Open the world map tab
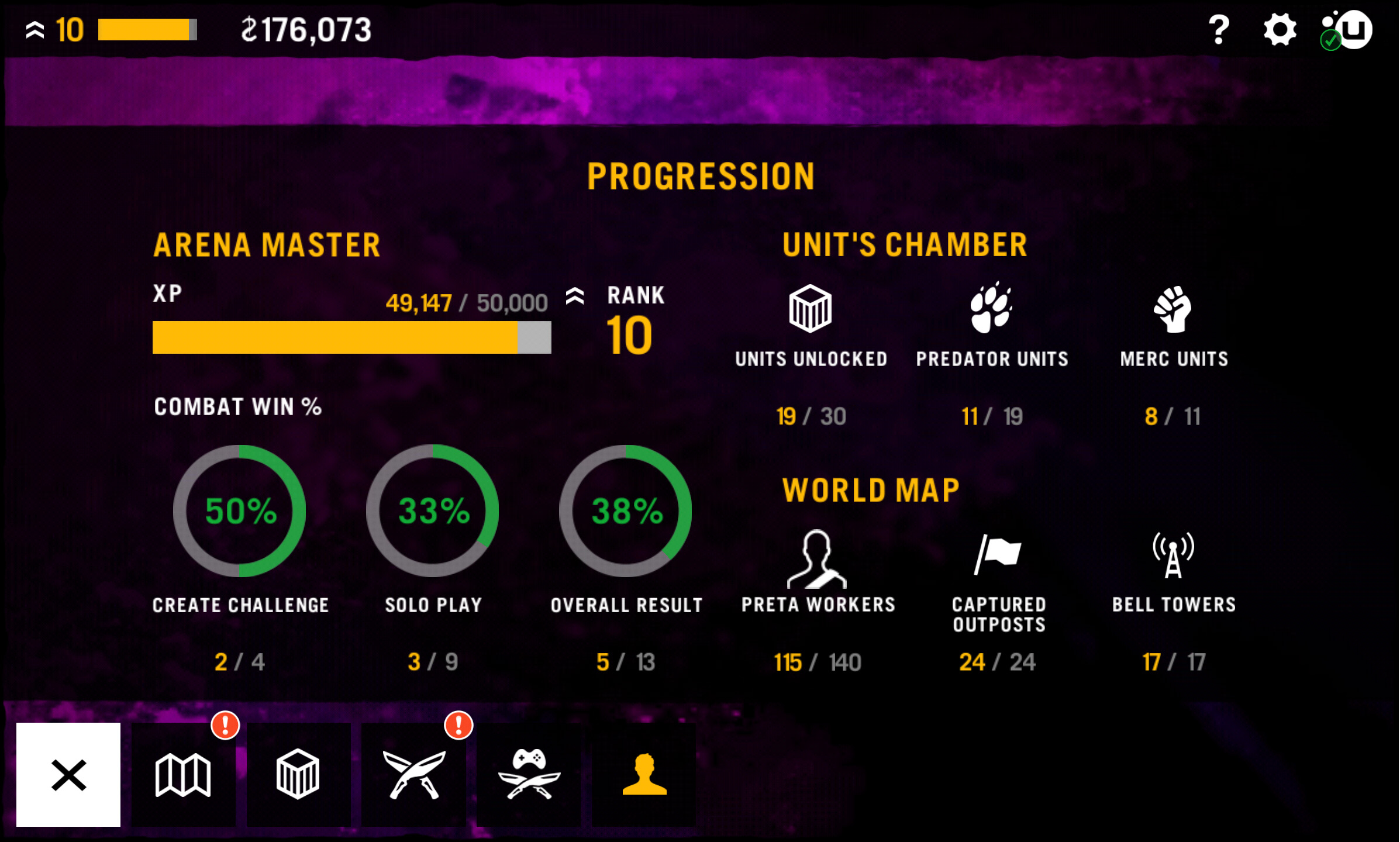This screenshot has width=1400, height=842. 183,774
